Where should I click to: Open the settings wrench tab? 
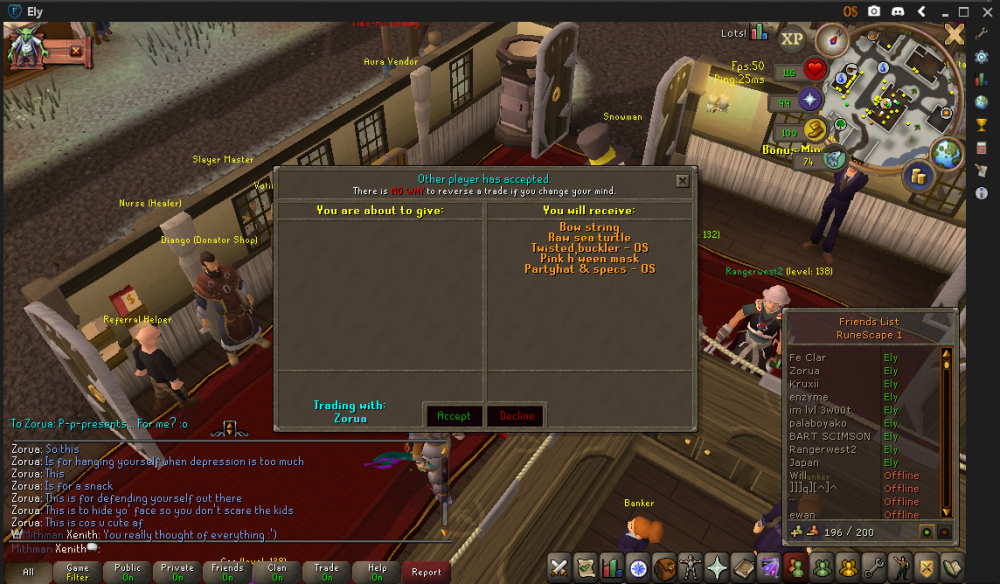click(875, 567)
